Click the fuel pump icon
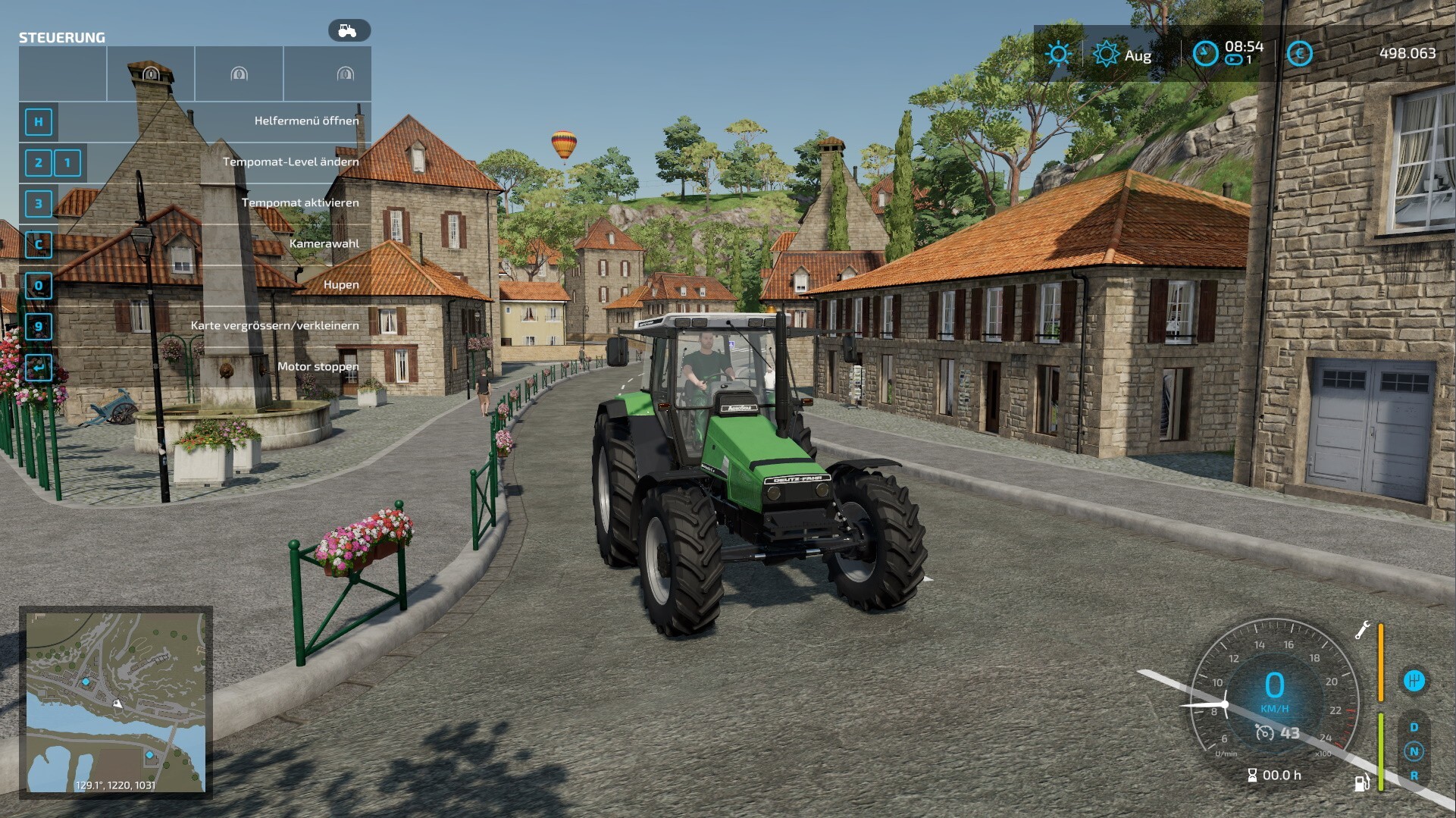Screen dimensions: 1456x818 [x=1361, y=782]
